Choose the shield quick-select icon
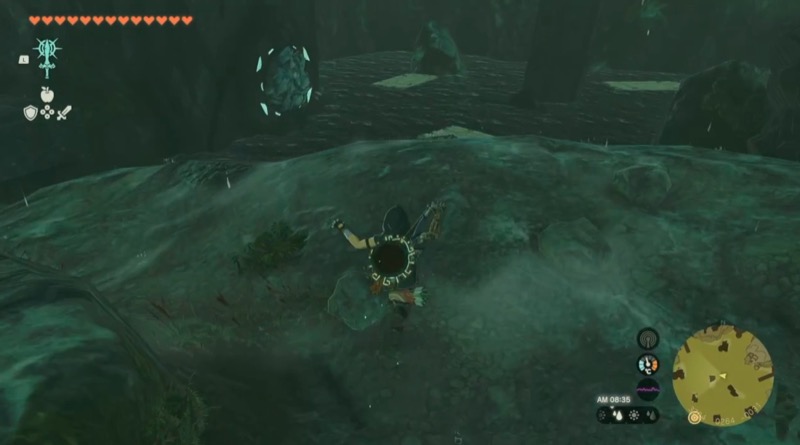The image size is (800, 445). (30, 112)
